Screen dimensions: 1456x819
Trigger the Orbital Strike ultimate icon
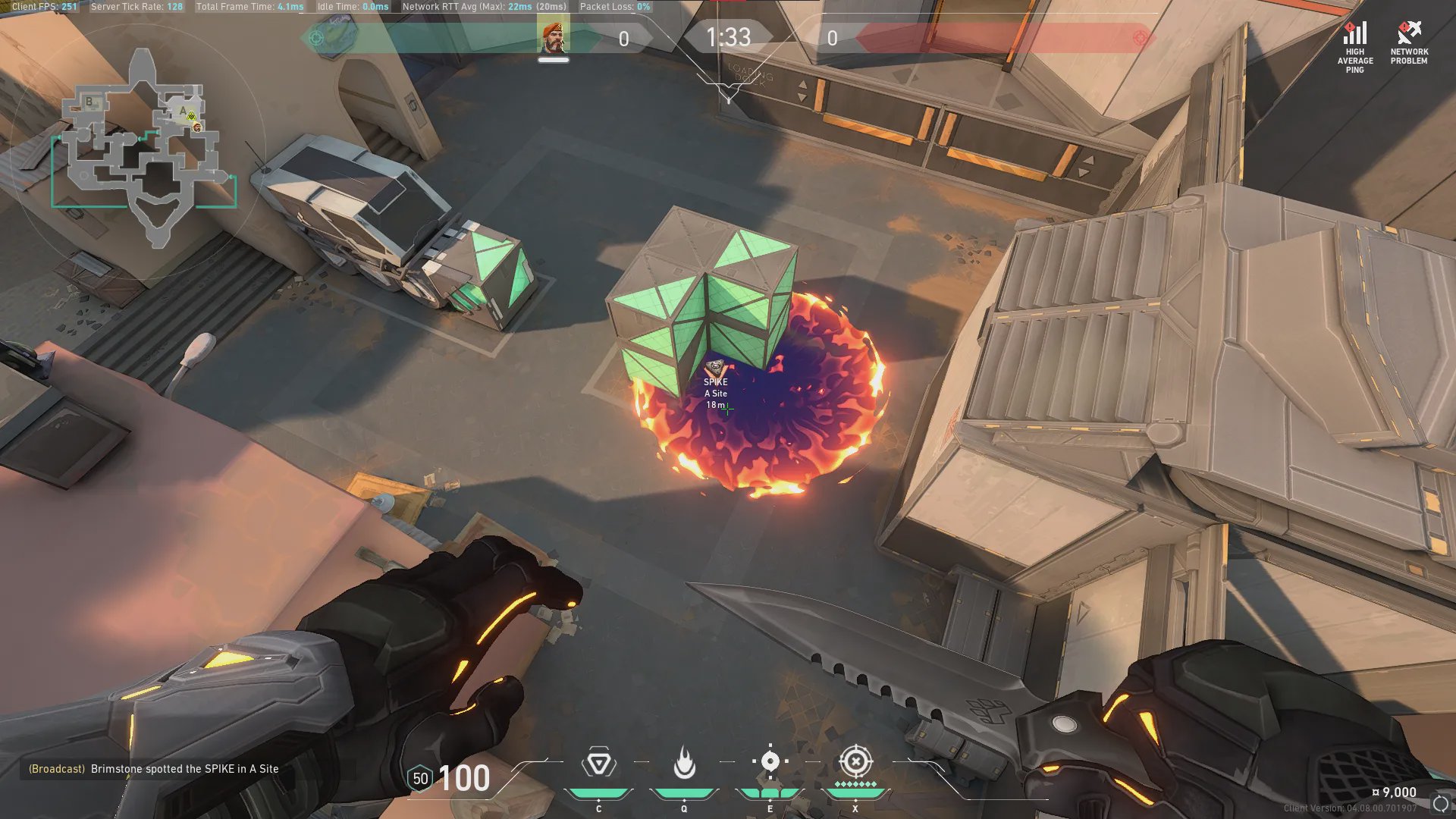click(855, 761)
